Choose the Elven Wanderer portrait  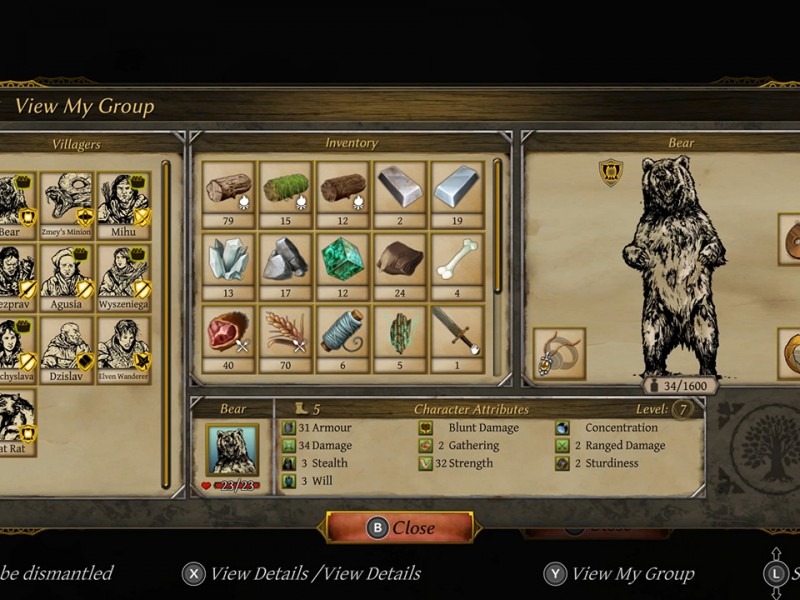124,345
